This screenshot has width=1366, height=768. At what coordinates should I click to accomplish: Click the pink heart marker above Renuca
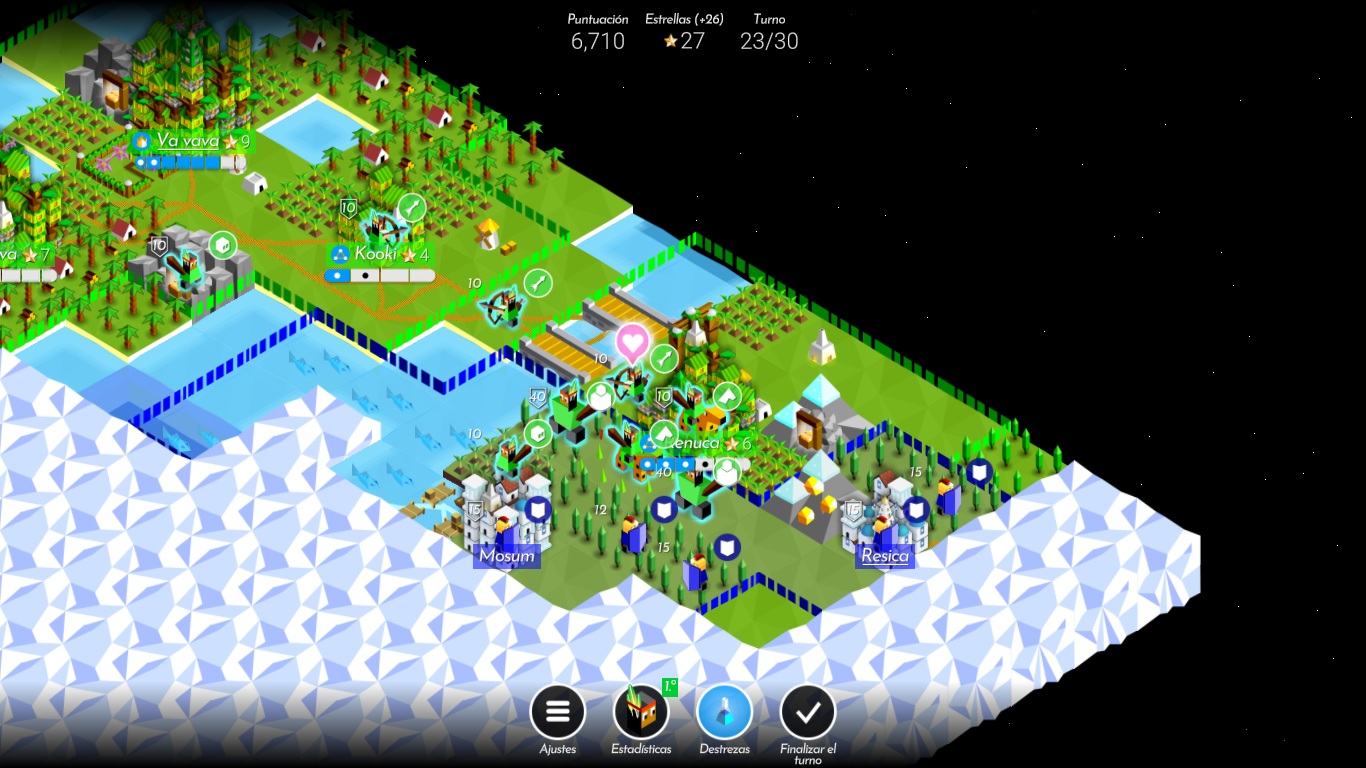tap(632, 343)
